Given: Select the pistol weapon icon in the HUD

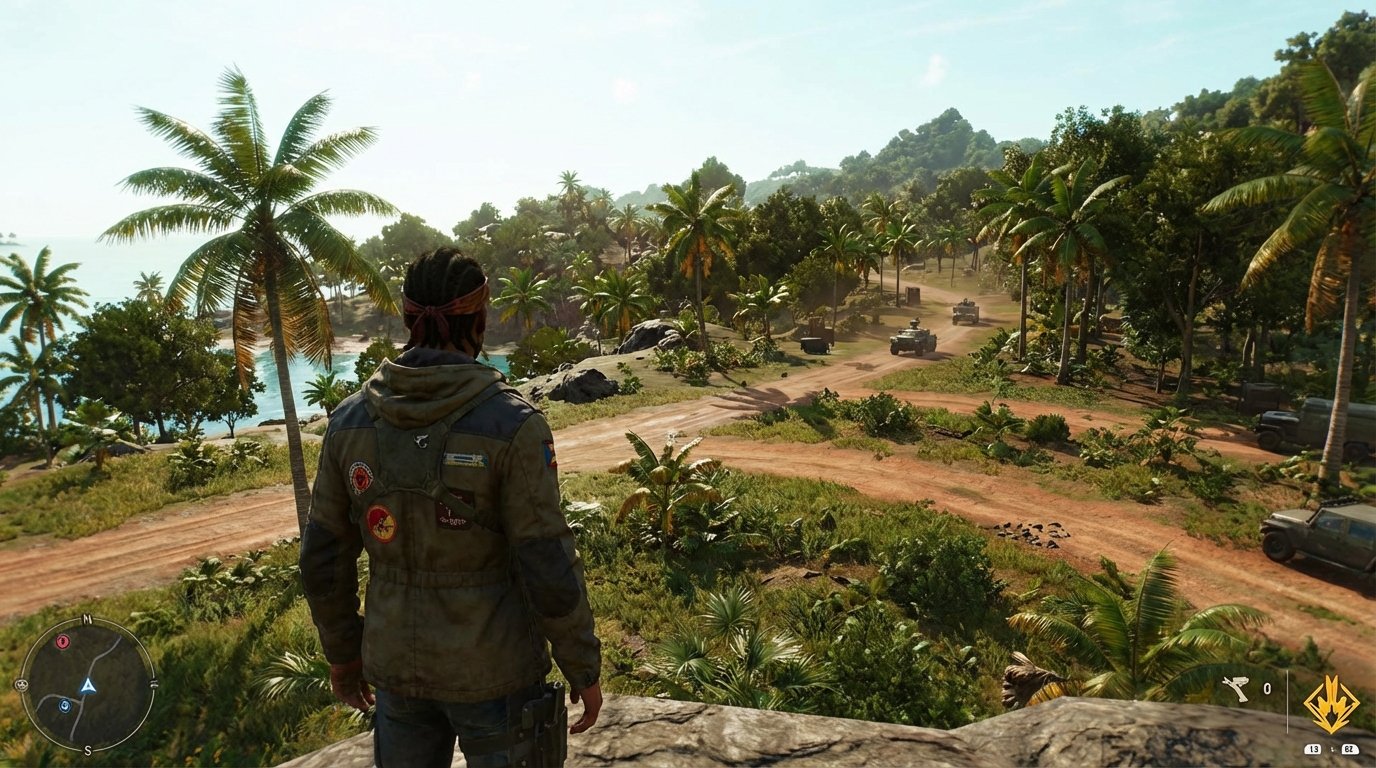Looking at the screenshot, I should point(1236,688).
